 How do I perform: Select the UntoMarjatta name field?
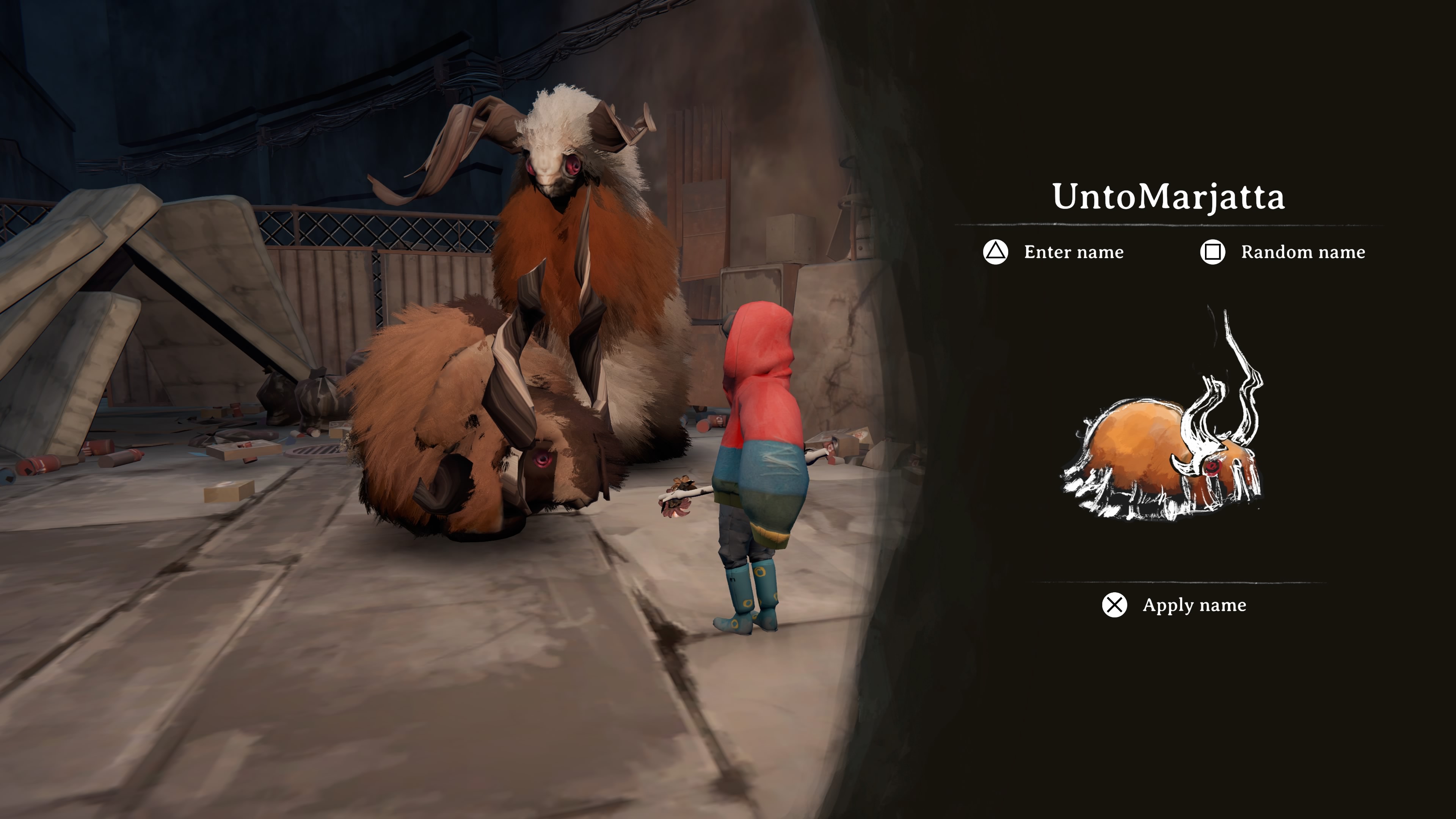(x=1168, y=197)
